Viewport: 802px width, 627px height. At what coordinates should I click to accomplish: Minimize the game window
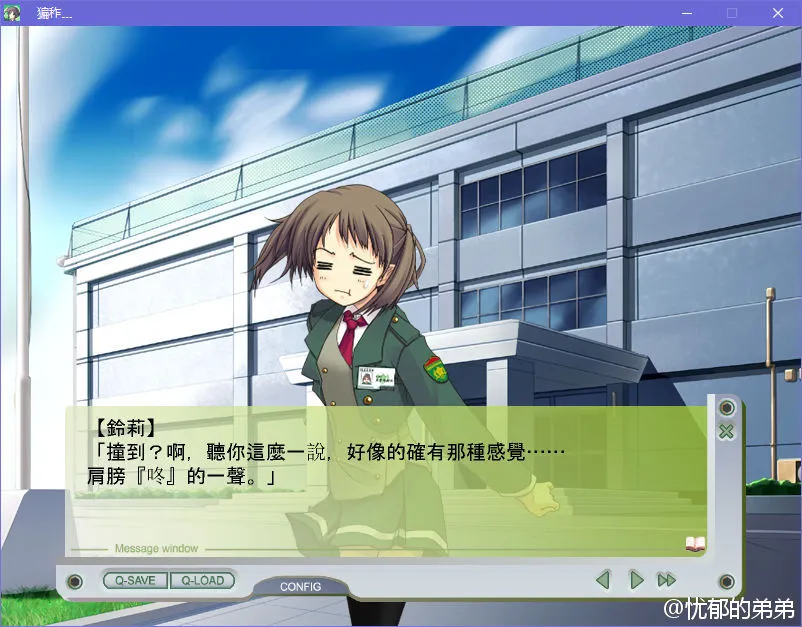686,13
